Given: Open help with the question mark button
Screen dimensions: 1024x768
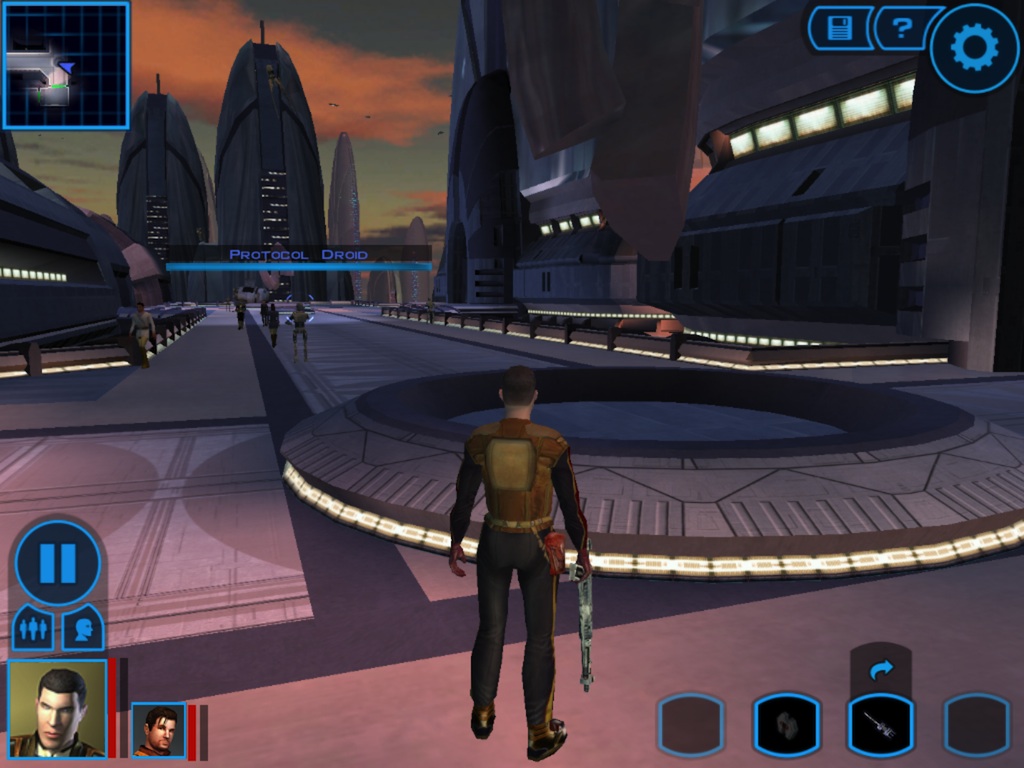Looking at the screenshot, I should [x=903, y=28].
